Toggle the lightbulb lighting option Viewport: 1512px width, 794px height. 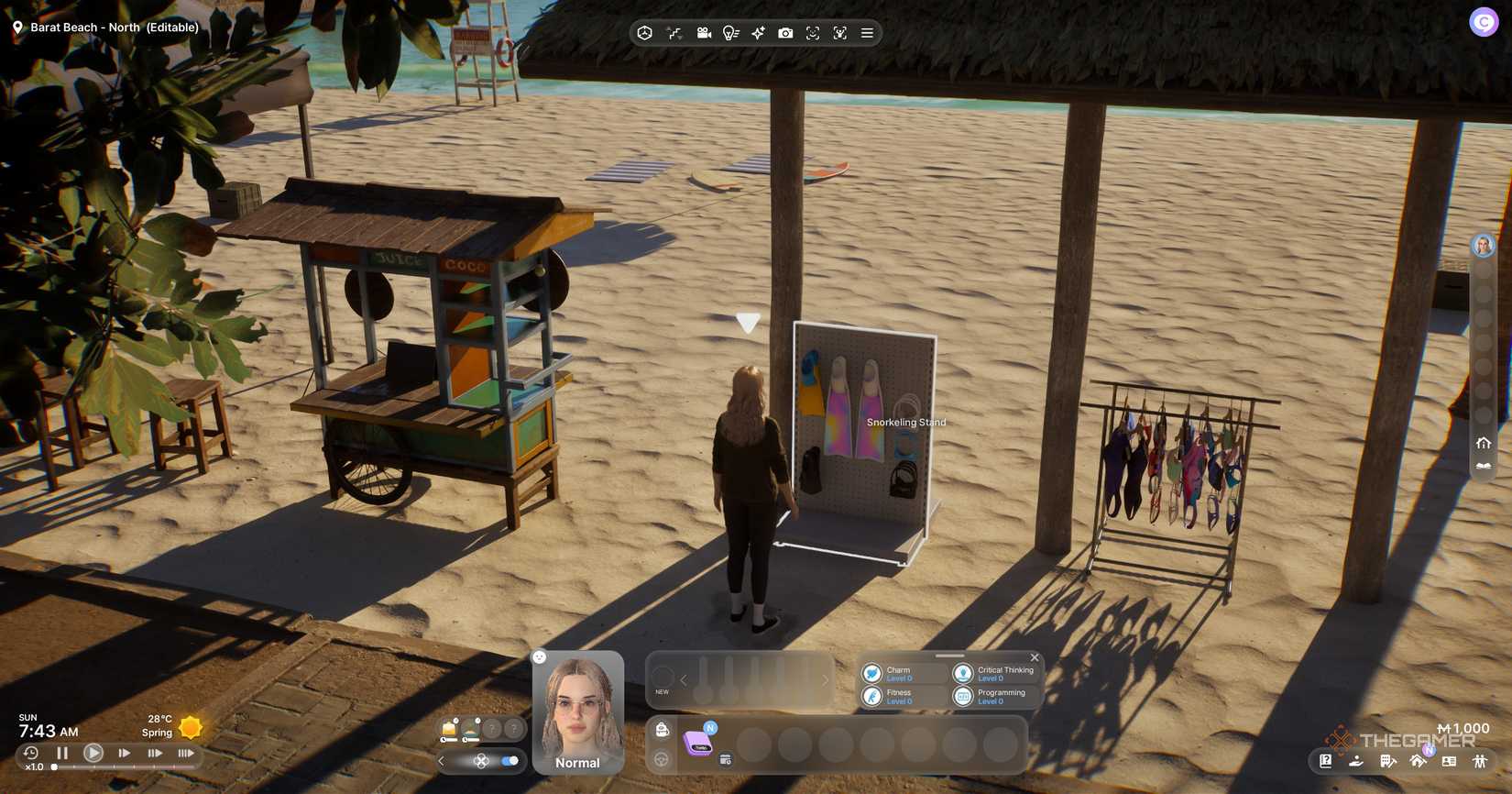point(730,33)
